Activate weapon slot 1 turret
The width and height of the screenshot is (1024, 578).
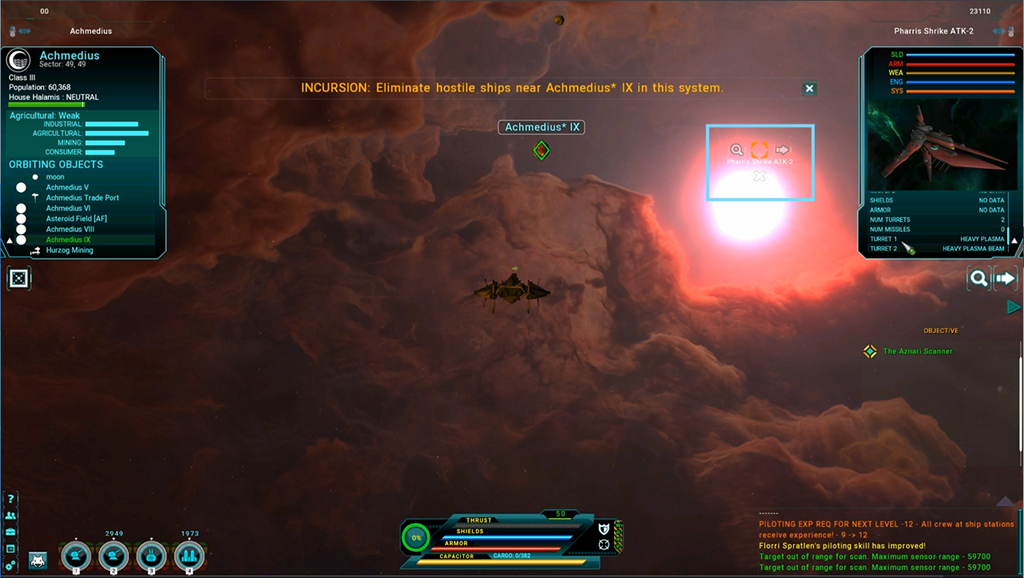click(76, 556)
